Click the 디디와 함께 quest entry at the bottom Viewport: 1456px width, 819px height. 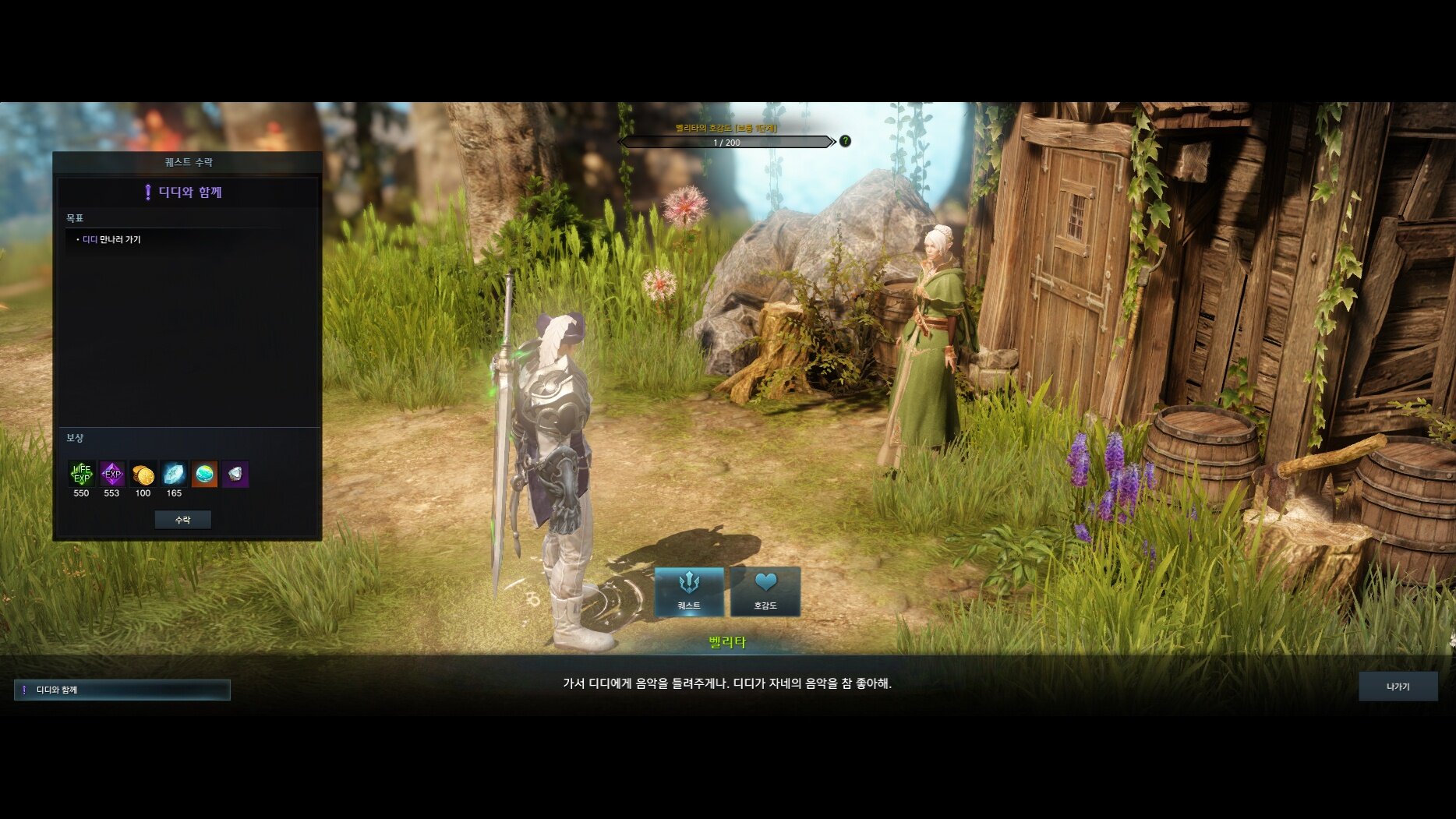pos(122,690)
